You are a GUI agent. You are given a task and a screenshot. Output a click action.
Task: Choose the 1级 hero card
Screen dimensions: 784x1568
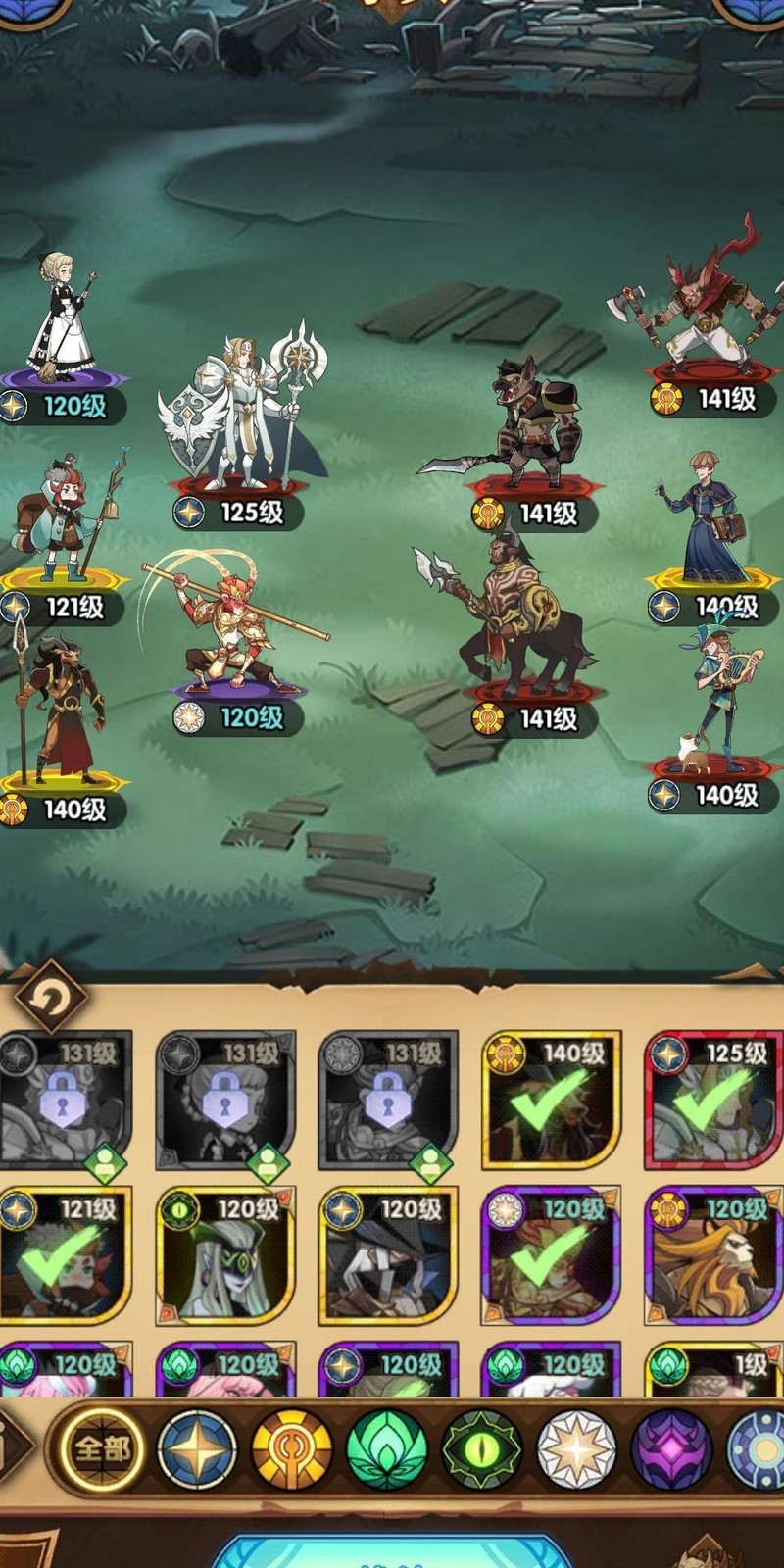tap(714, 1370)
